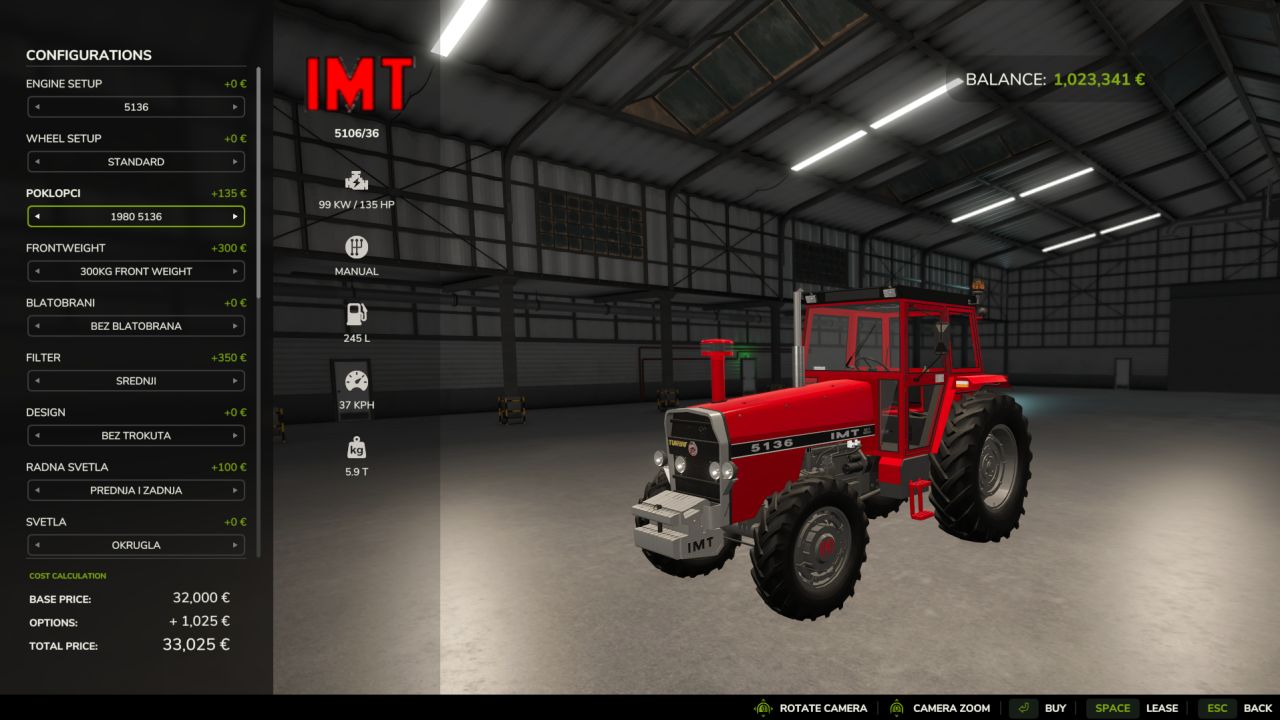This screenshot has height=720, width=1280.
Task: Select the POKLOPCI 1980 5136 configuration
Action: [135, 216]
